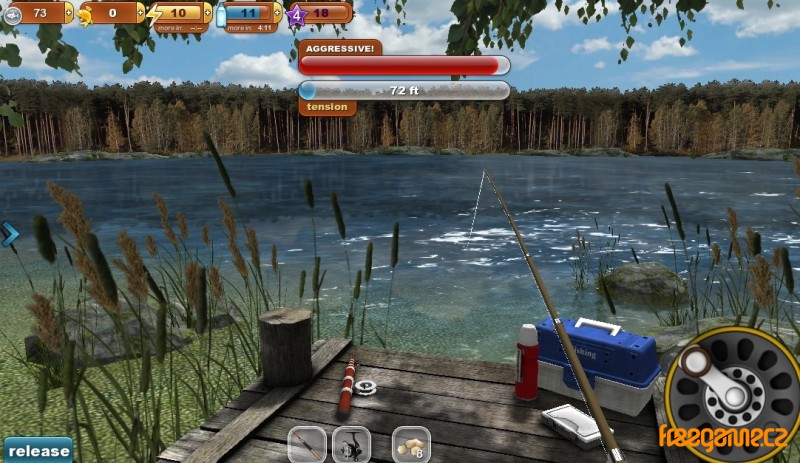This screenshot has width=800, height=463.
Task: Expand the side panel with blue arrow
Action: (x=11, y=234)
